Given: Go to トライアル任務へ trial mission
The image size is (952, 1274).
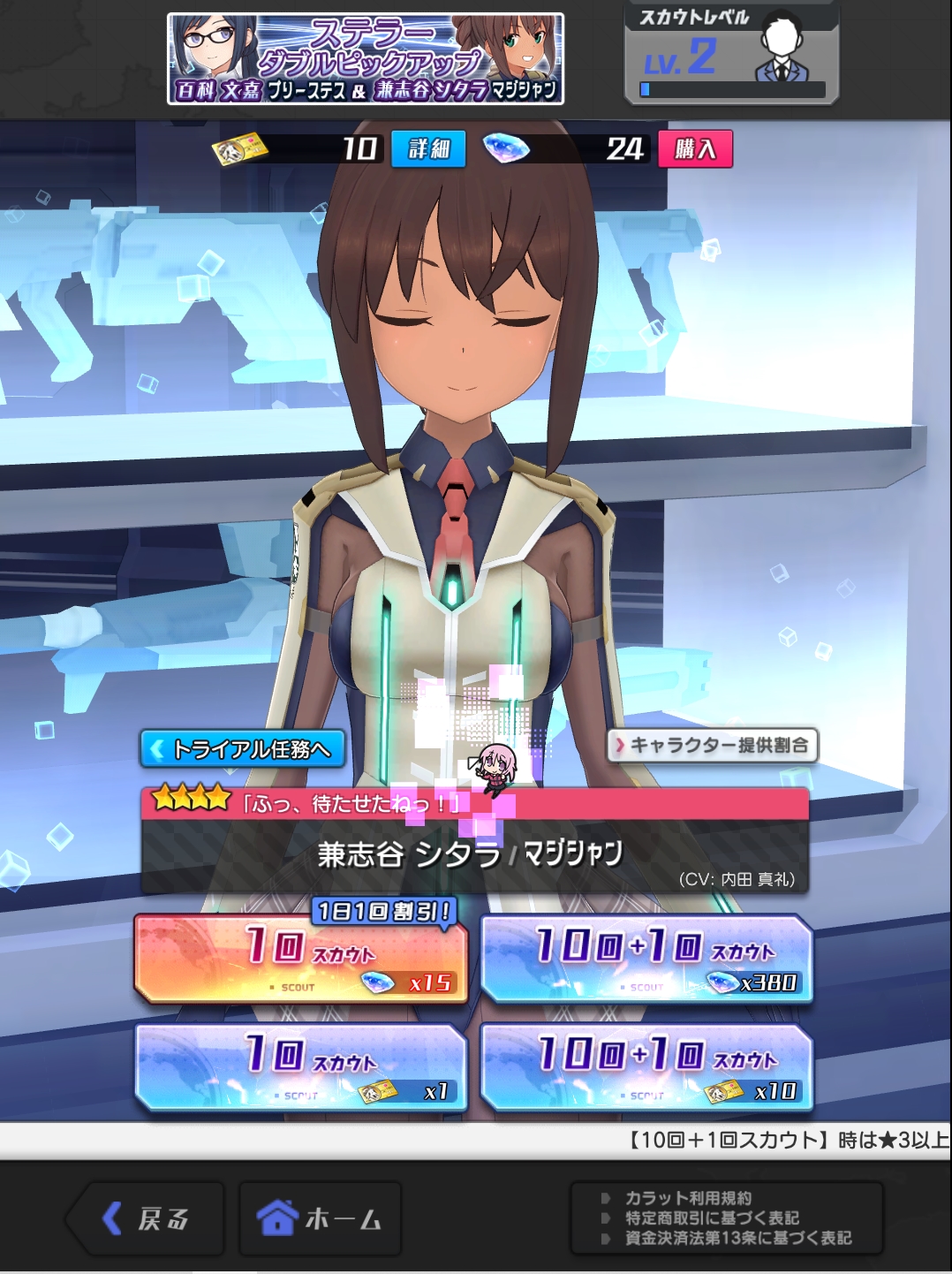Looking at the screenshot, I should [x=242, y=749].
